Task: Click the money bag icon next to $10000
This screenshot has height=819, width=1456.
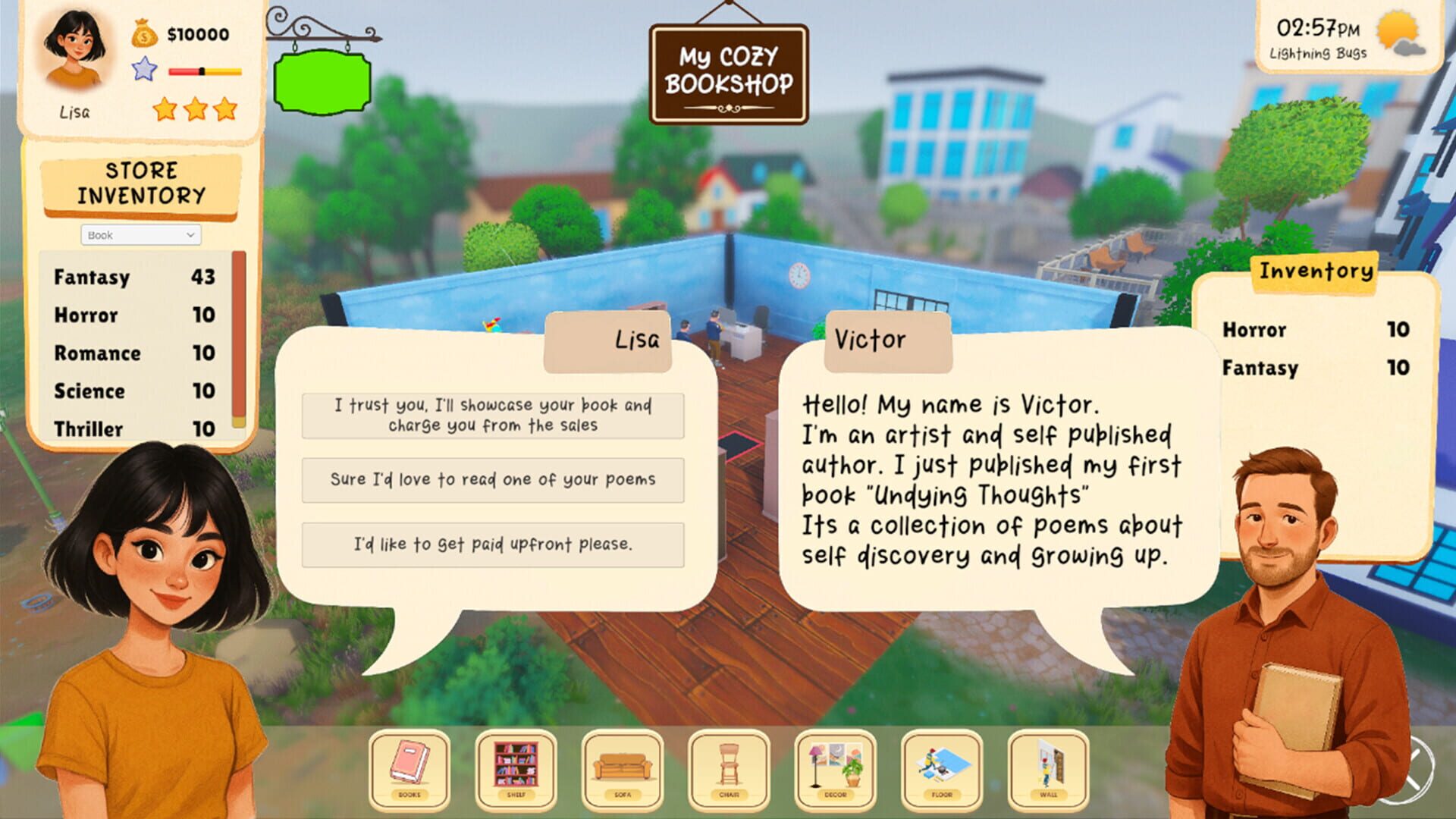Action: (x=143, y=32)
